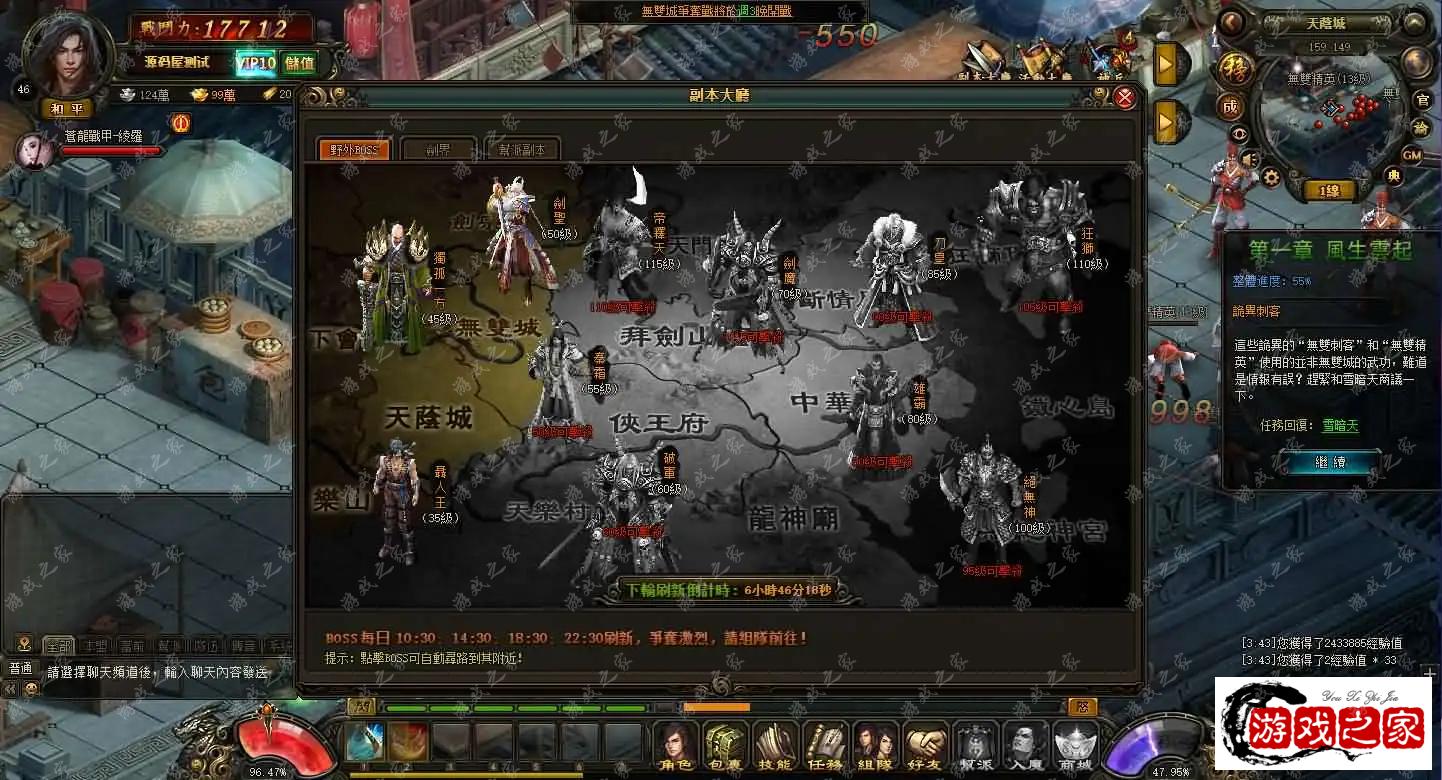Click the 儲值 recharge button
This screenshot has width=1442, height=780.
299,63
